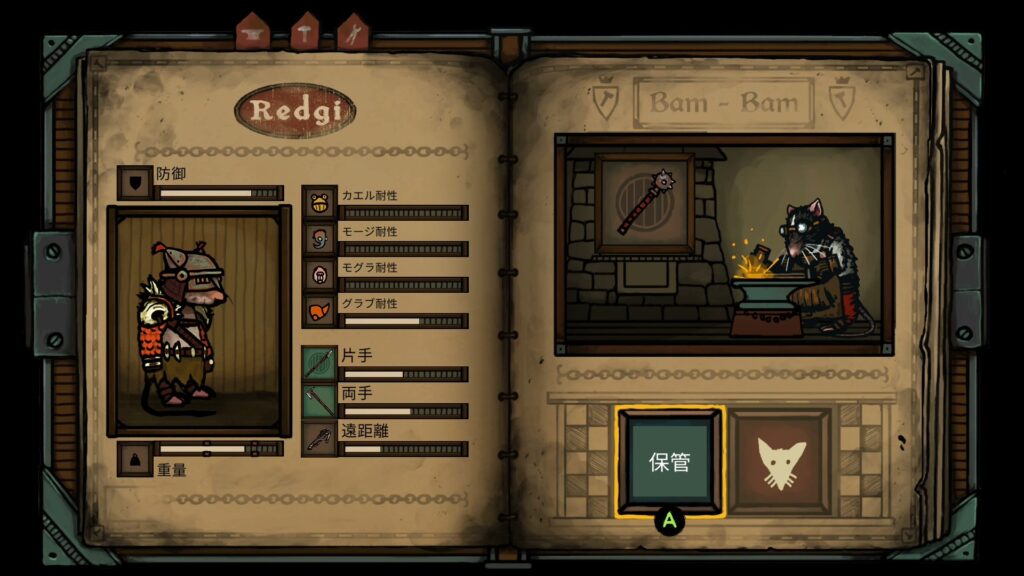The image size is (1024, 576).
Task: Click the defense (防御) shield icon
Action: pos(134,182)
